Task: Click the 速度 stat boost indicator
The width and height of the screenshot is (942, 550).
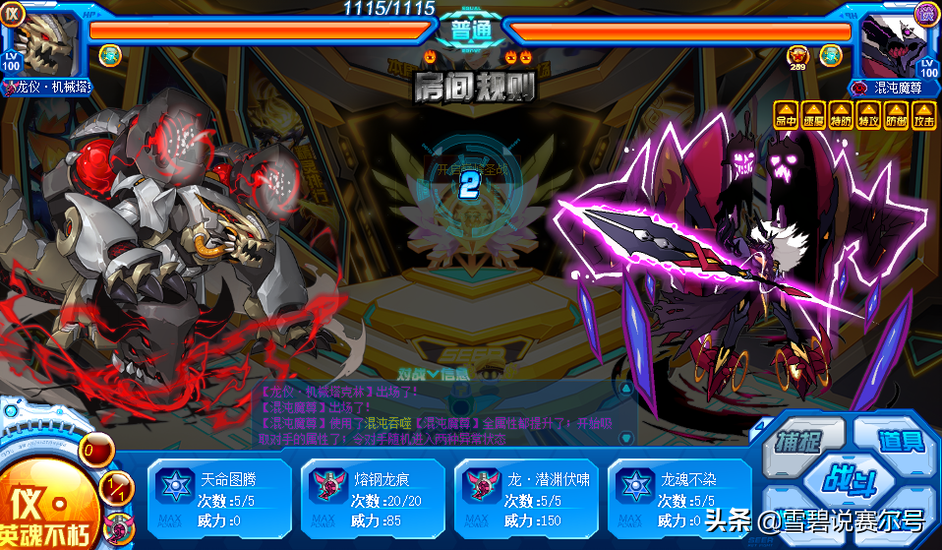Action: 813,115
